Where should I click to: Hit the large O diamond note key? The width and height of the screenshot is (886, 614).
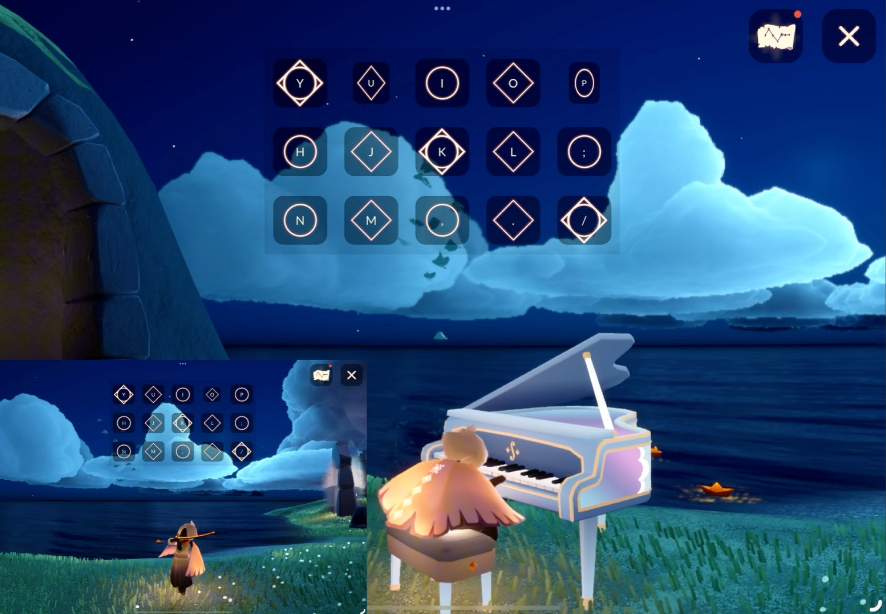click(513, 83)
